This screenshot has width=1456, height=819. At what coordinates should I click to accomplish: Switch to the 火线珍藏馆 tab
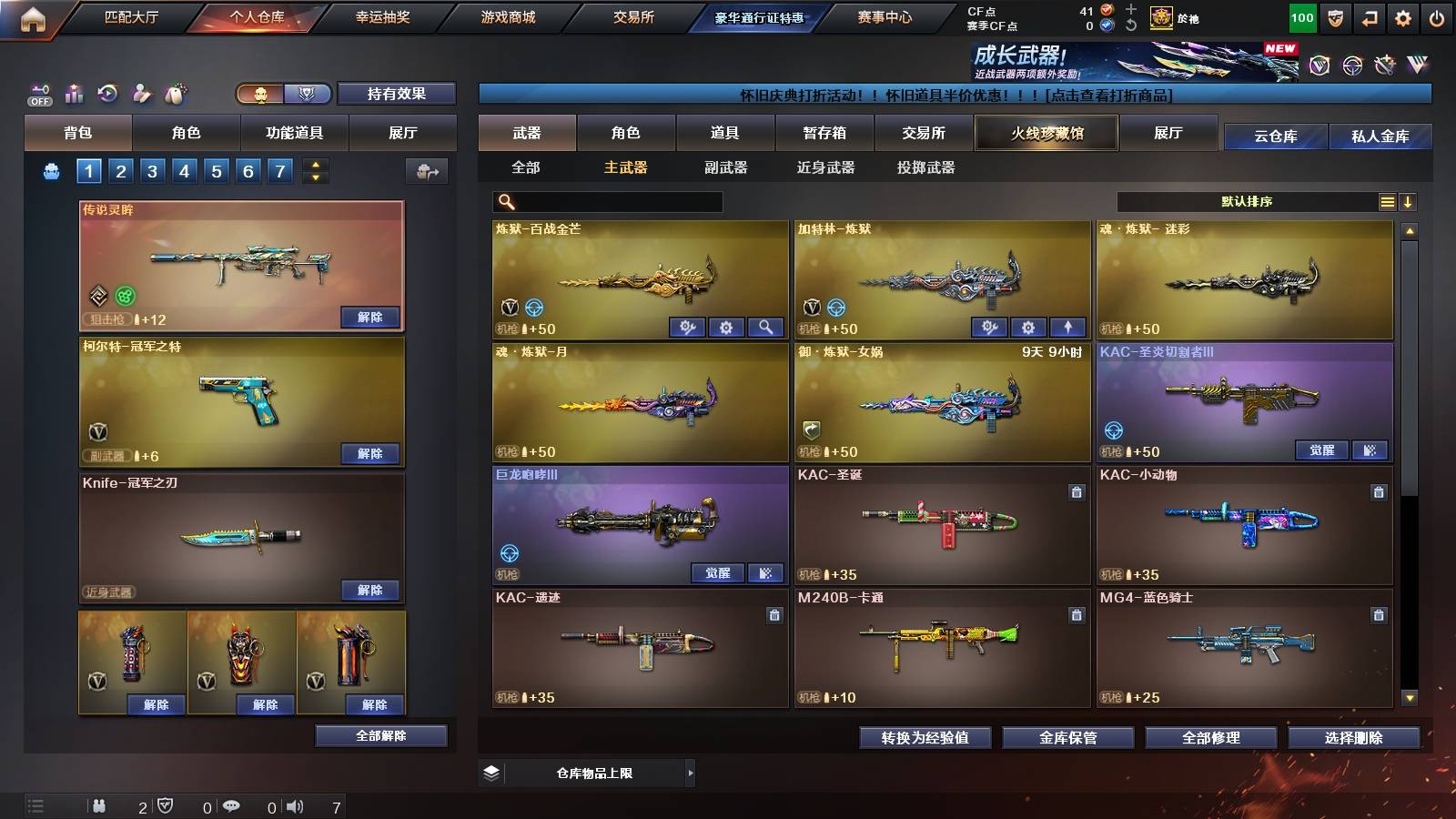[x=1046, y=133]
